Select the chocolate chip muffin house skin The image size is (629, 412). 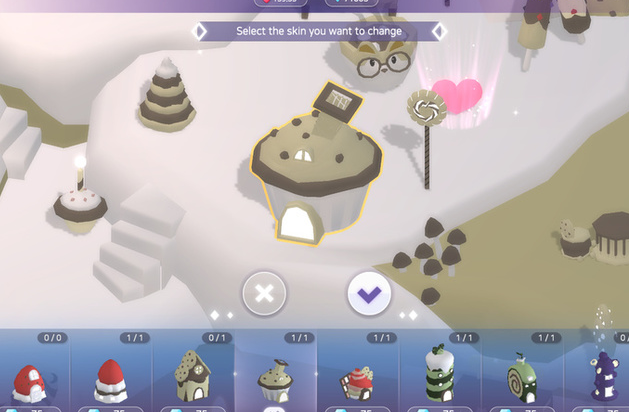click(274, 380)
